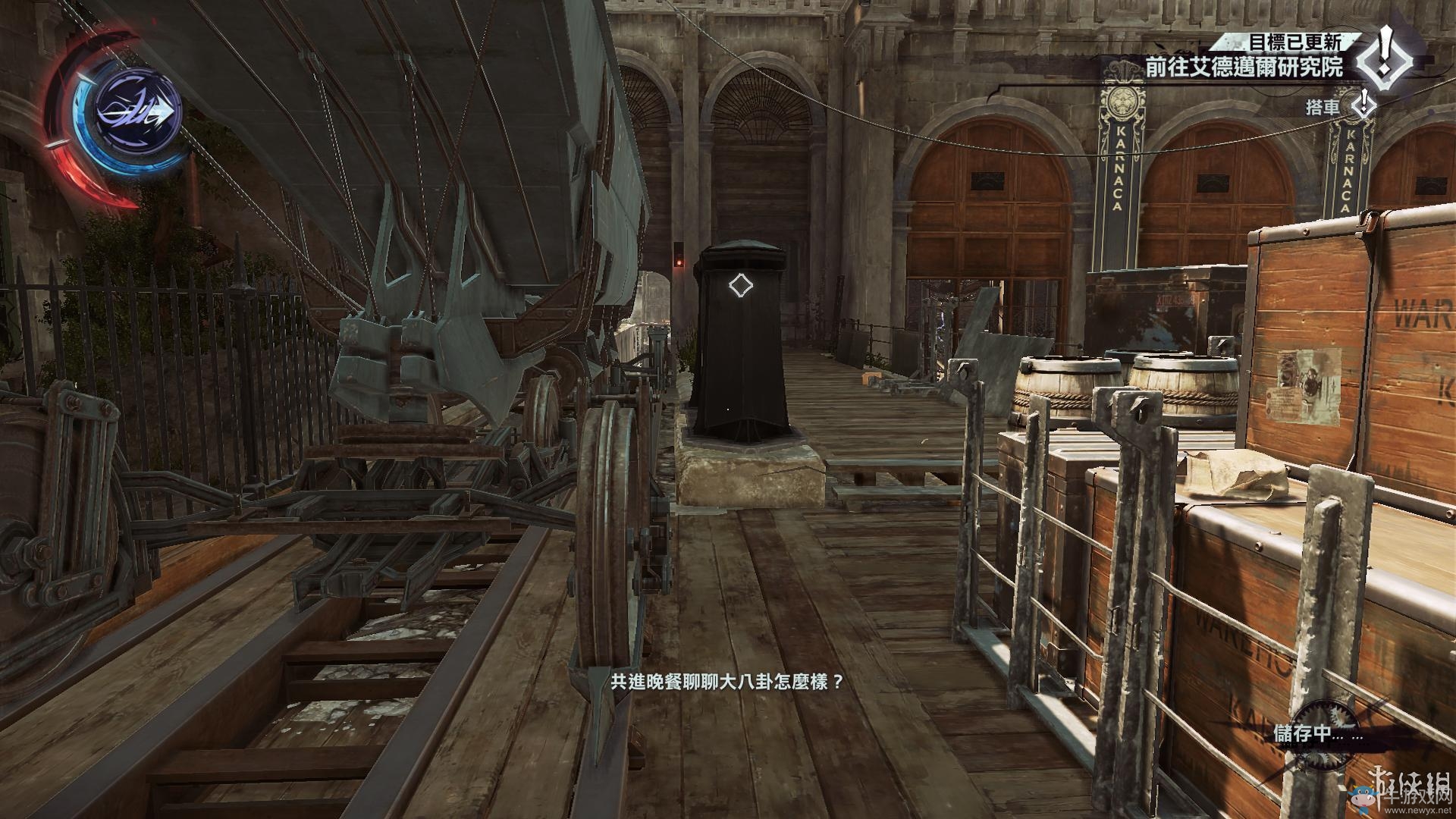Viewport: 1456px width, 819px height.
Task: Select the equipped power icon in the circular gauge
Action: 139,113
